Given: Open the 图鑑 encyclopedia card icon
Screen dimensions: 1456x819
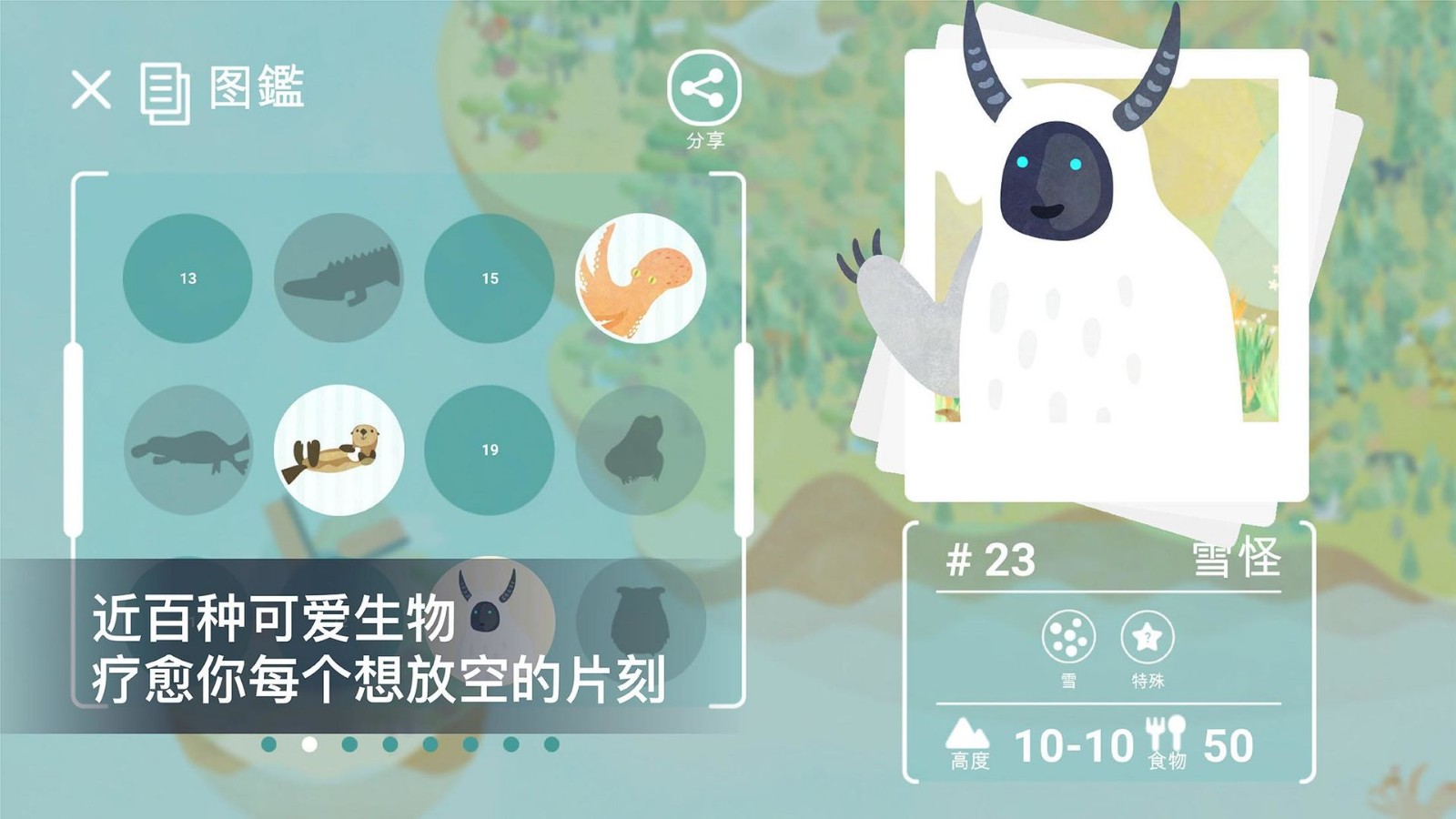Looking at the screenshot, I should click(164, 91).
